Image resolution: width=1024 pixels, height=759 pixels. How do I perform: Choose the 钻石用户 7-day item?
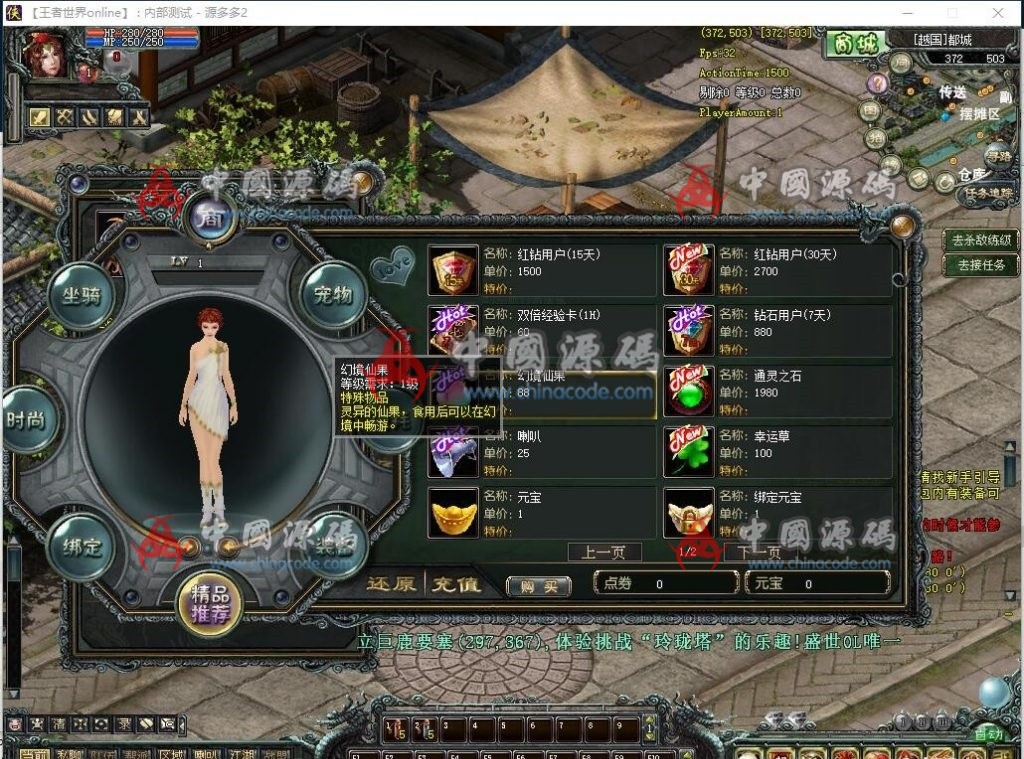[x=689, y=330]
